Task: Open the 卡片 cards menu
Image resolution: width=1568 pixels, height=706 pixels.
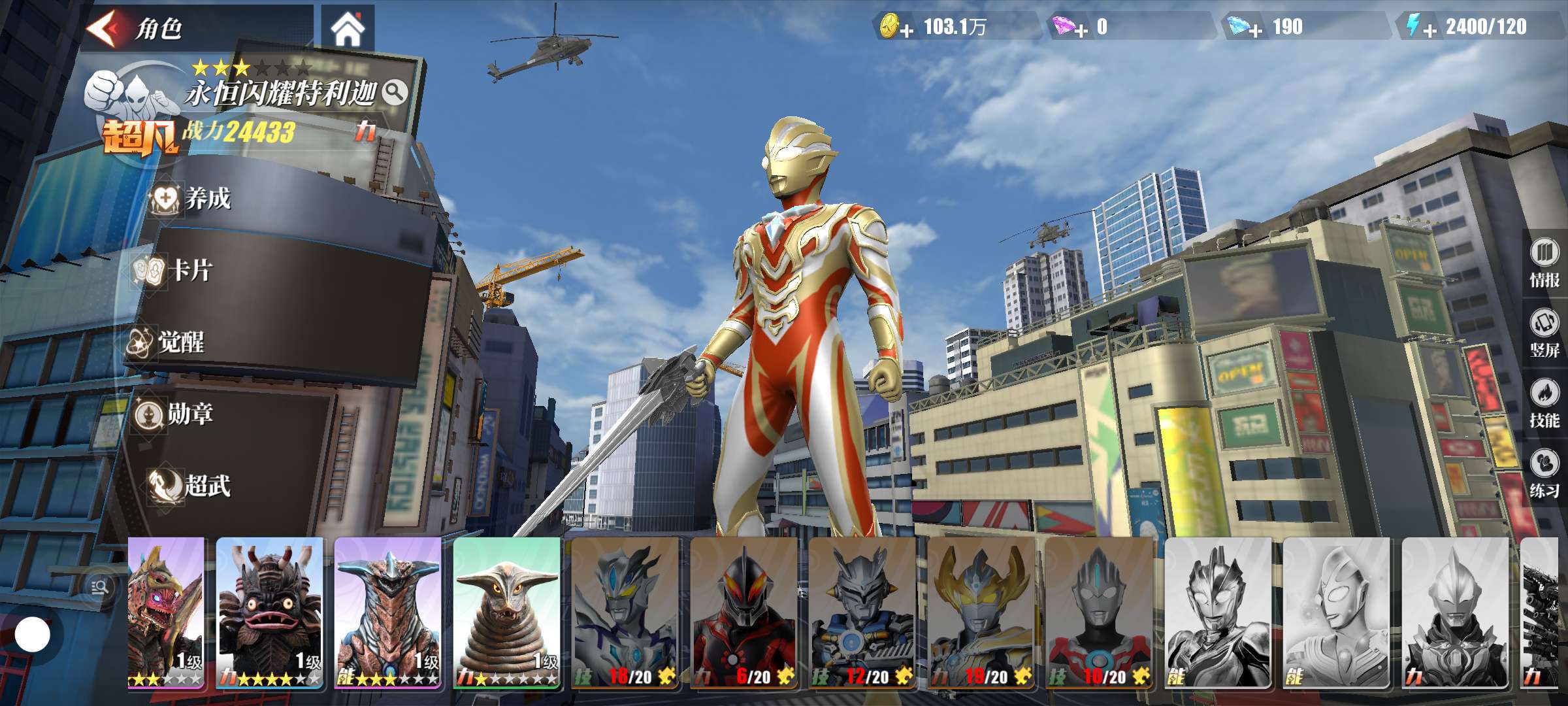Action: pyautogui.click(x=175, y=270)
